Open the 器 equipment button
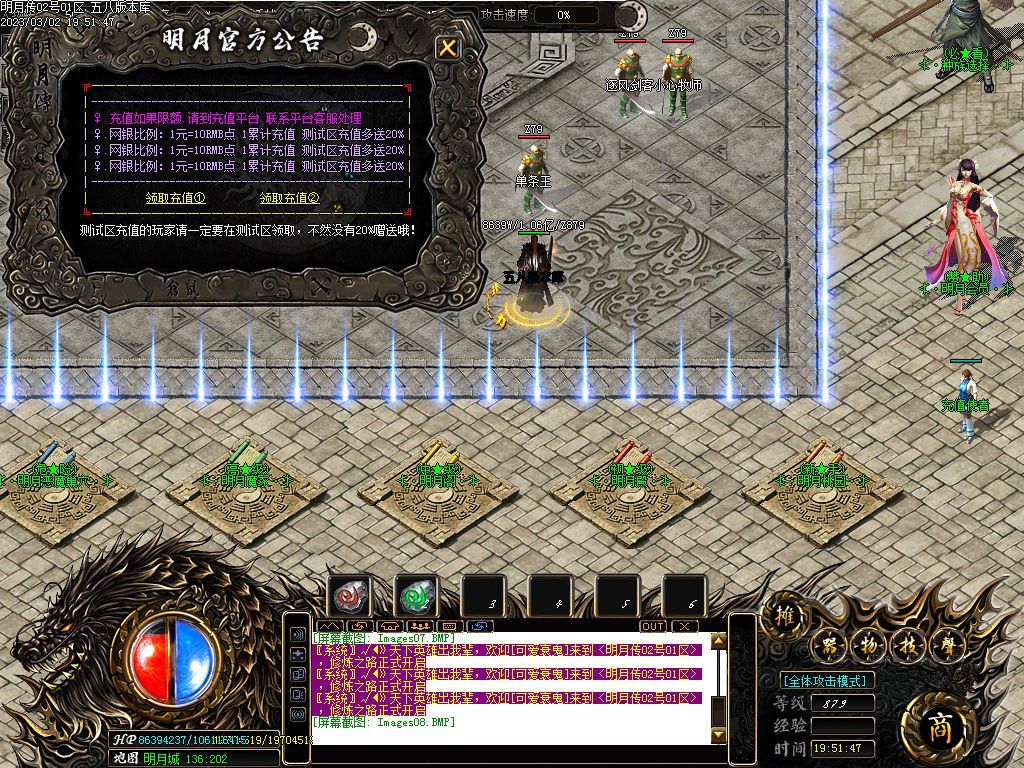 click(829, 645)
